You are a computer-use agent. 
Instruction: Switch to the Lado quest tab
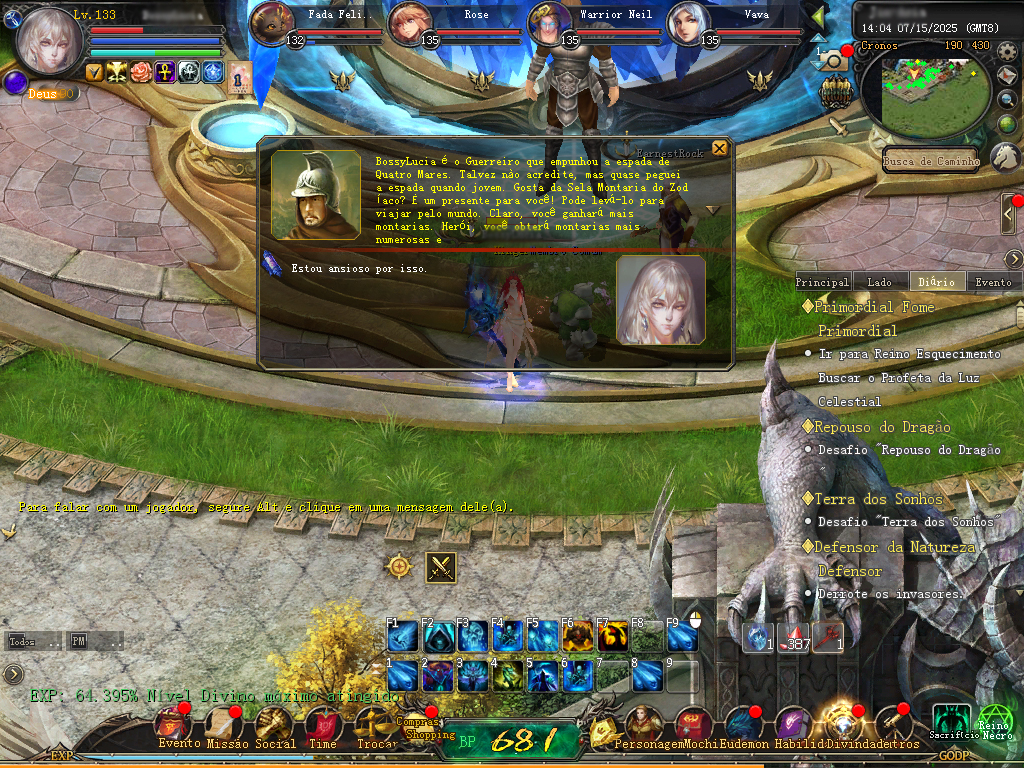pyautogui.click(x=880, y=282)
